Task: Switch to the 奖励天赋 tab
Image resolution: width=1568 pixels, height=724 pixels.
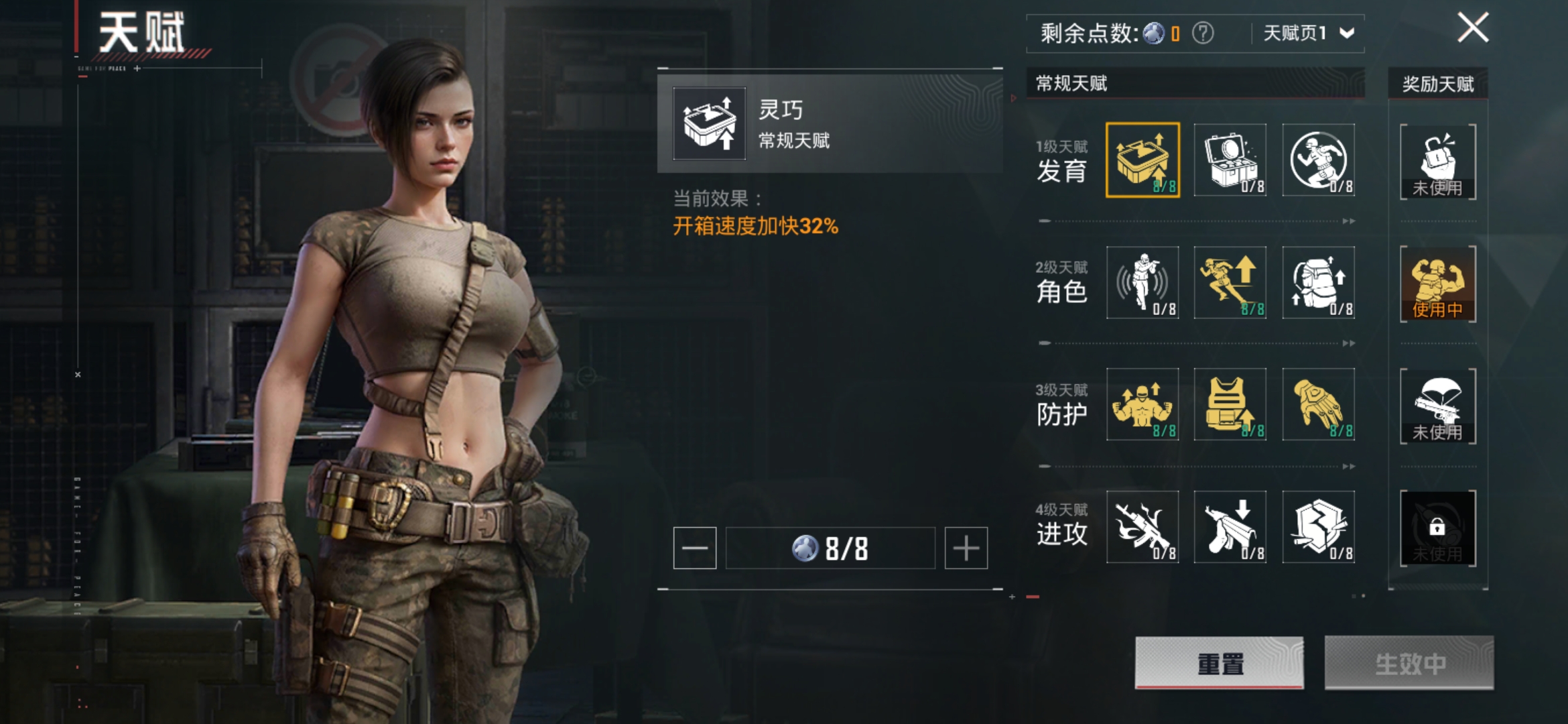Action: tap(1437, 84)
